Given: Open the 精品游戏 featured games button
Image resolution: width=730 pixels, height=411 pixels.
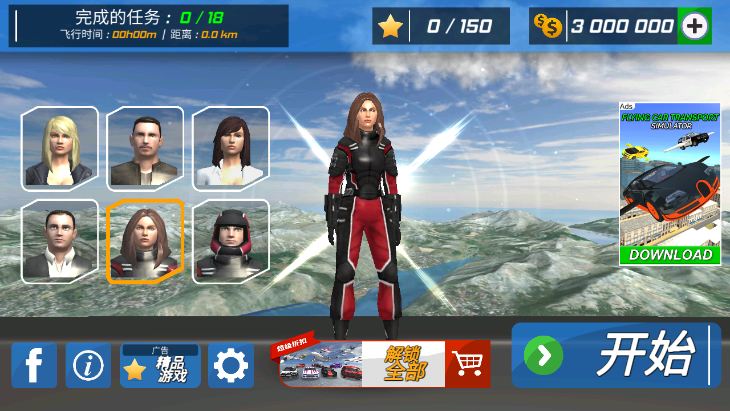Looking at the screenshot, I should tap(160, 366).
